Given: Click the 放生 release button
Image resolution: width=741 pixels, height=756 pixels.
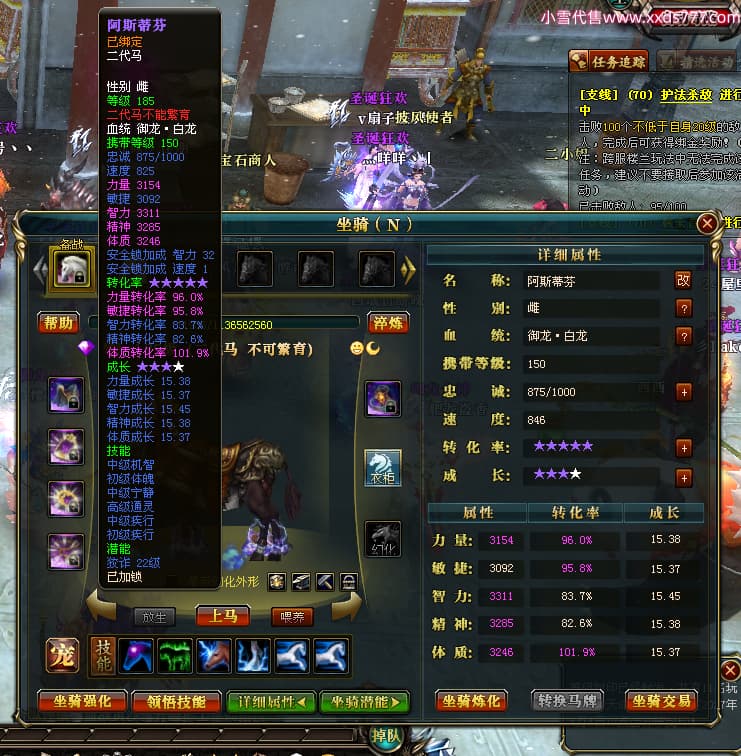Looking at the screenshot, I should click(x=154, y=617).
